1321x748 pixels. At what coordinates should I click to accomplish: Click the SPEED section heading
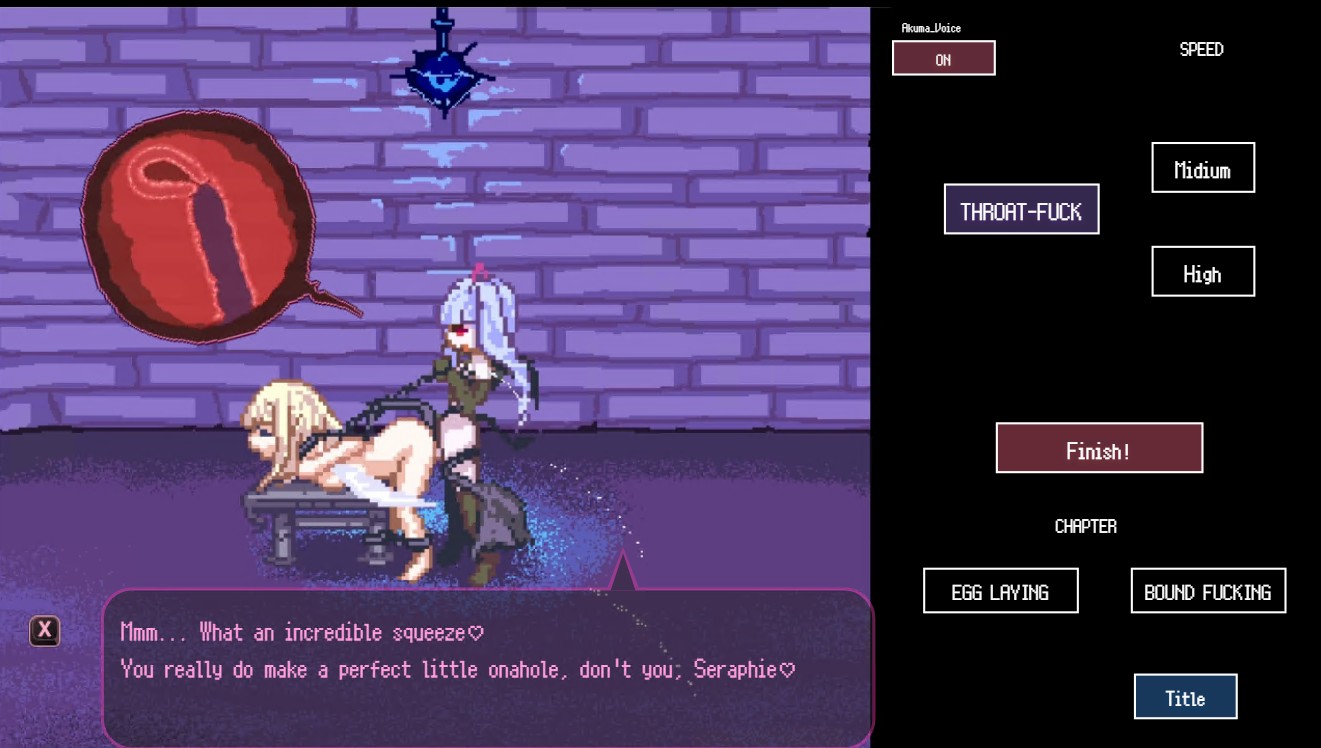pos(1201,49)
